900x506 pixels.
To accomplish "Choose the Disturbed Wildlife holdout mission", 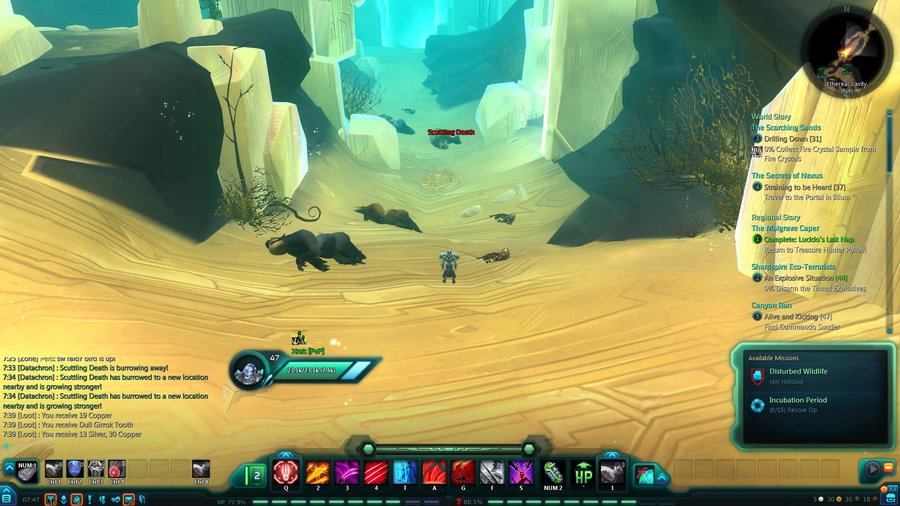I will 798,372.
